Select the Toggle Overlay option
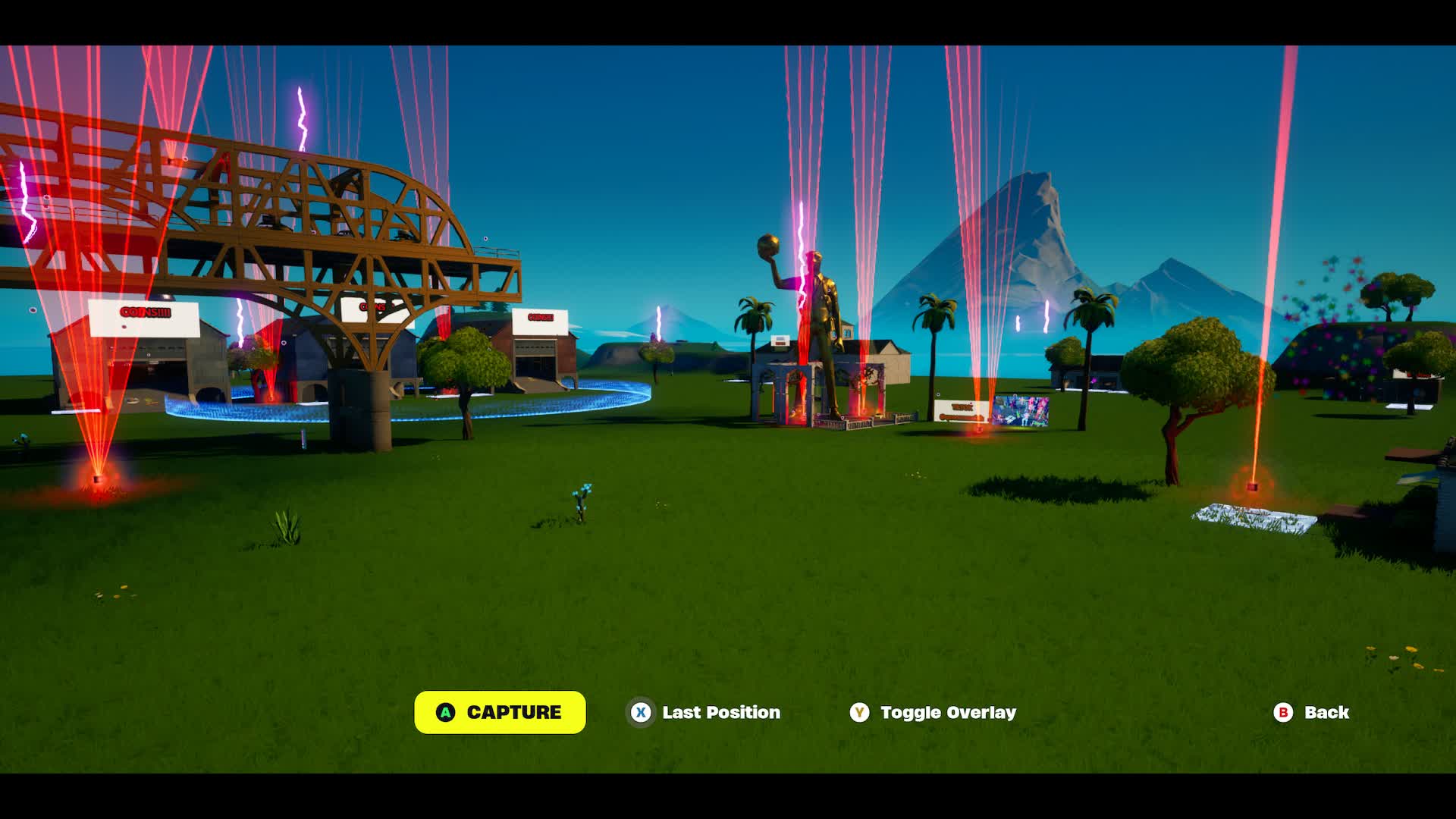This screenshot has width=1456, height=819. tap(933, 712)
